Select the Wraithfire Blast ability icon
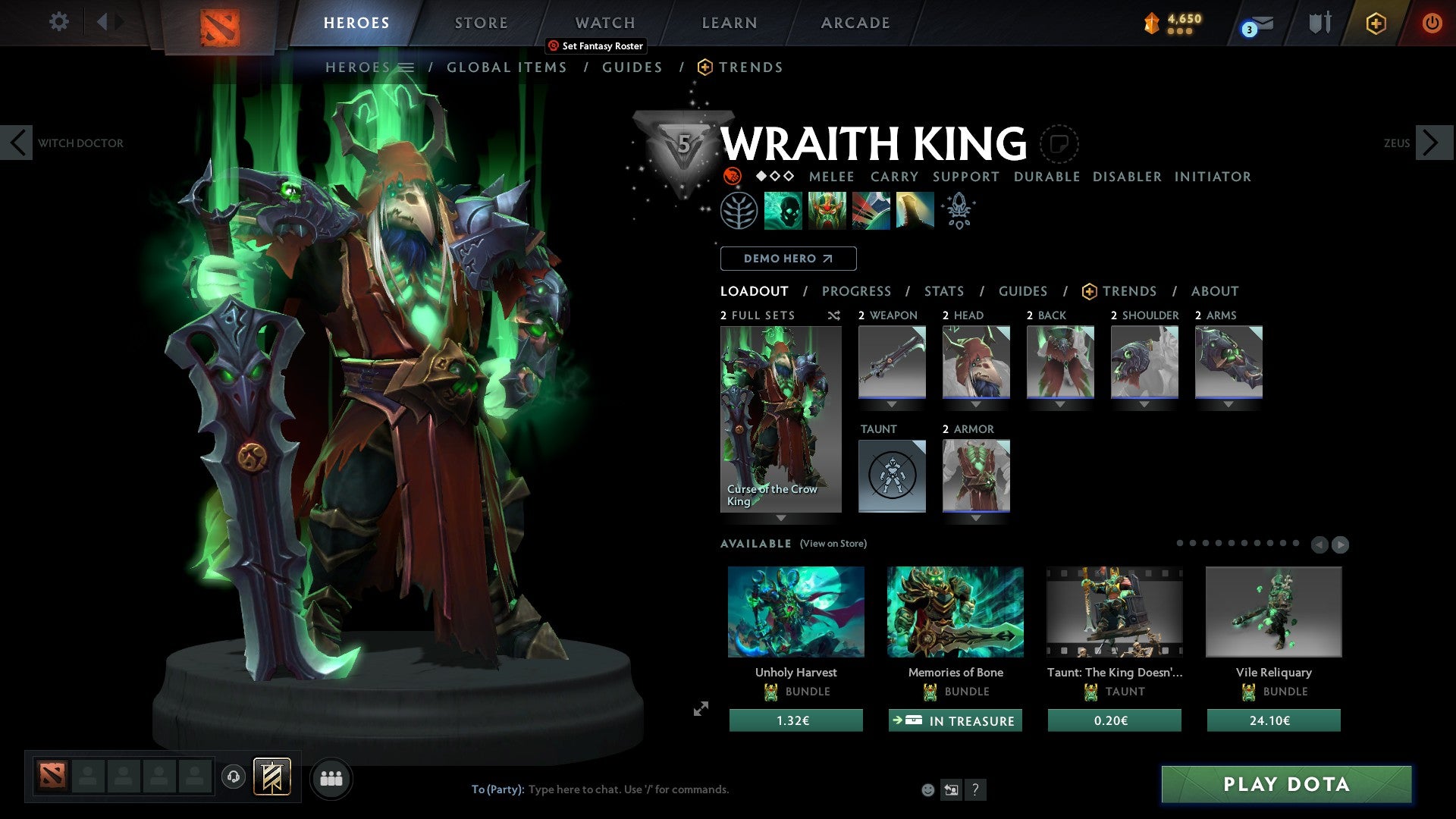Image resolution: width=1456 pixels, height=819 pixels. click(783, 210)
